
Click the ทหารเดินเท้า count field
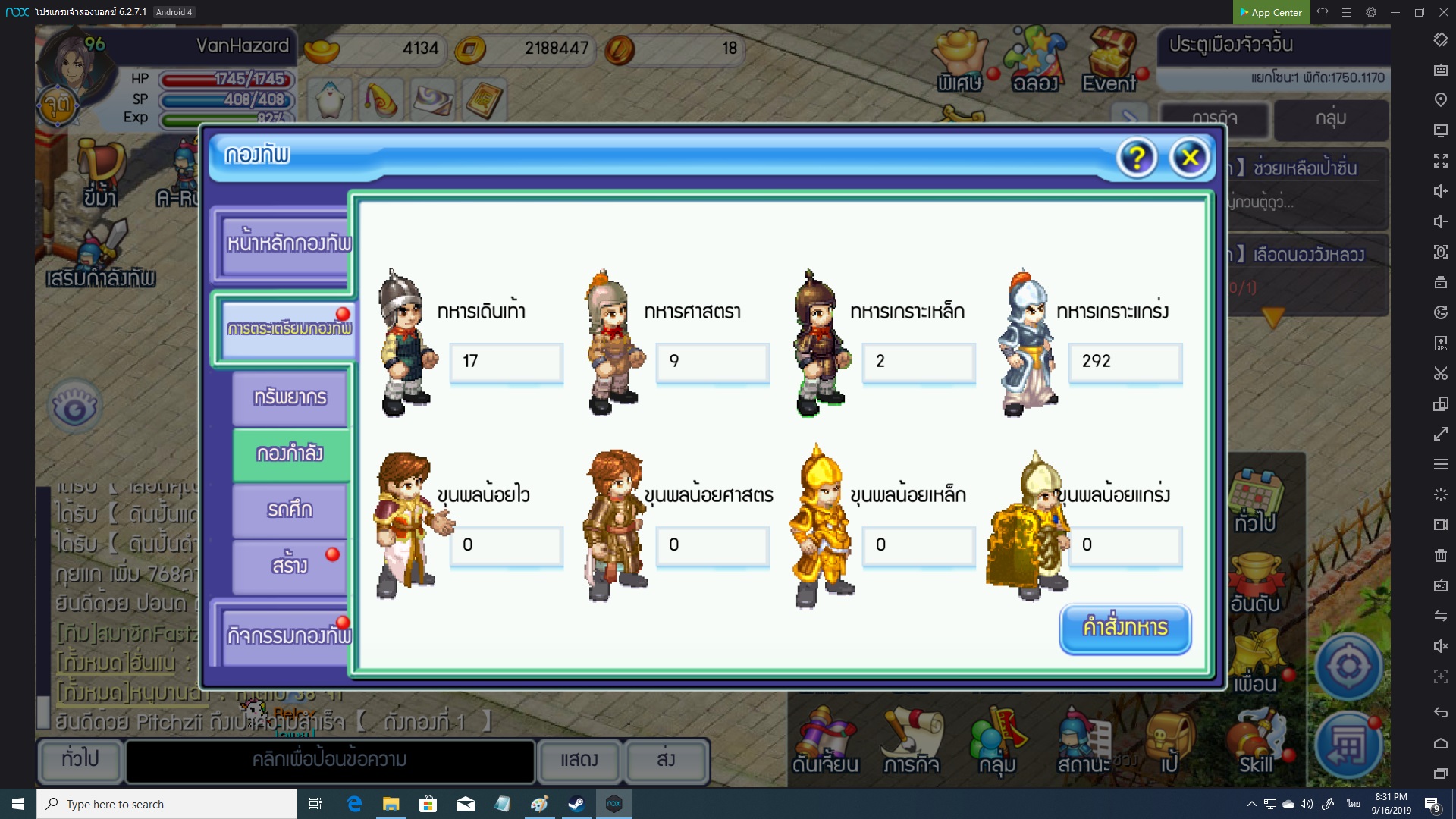[506, 362]
